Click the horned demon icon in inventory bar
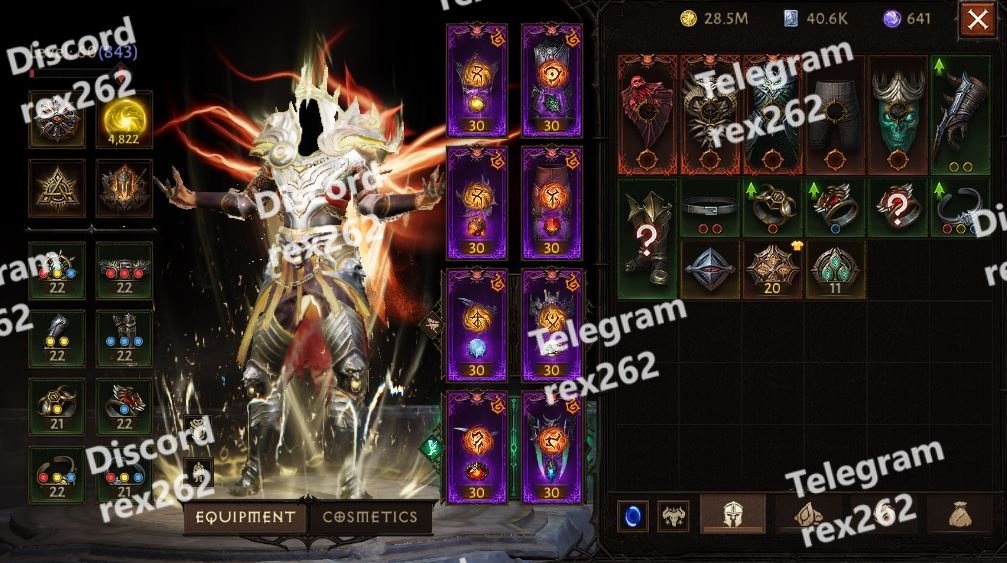This screenshot has width=1007, height=563. [x=673, y=516]
